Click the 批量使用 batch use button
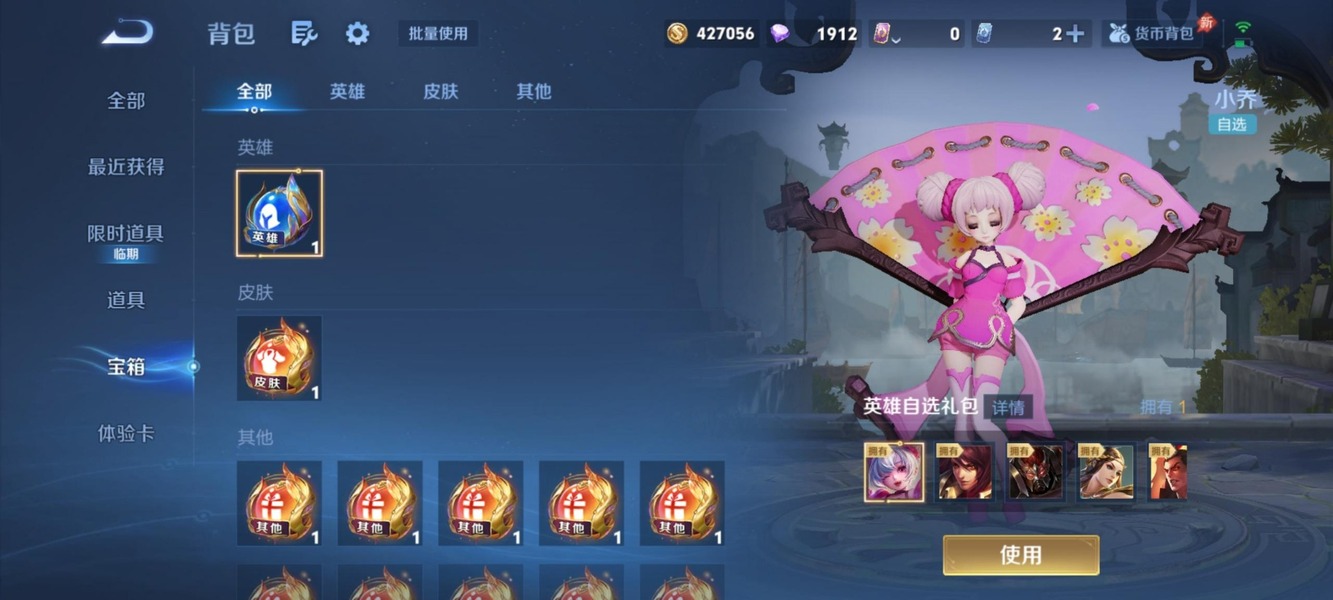The height and width of the screenshot is (600, 1333). pos(438,33)
